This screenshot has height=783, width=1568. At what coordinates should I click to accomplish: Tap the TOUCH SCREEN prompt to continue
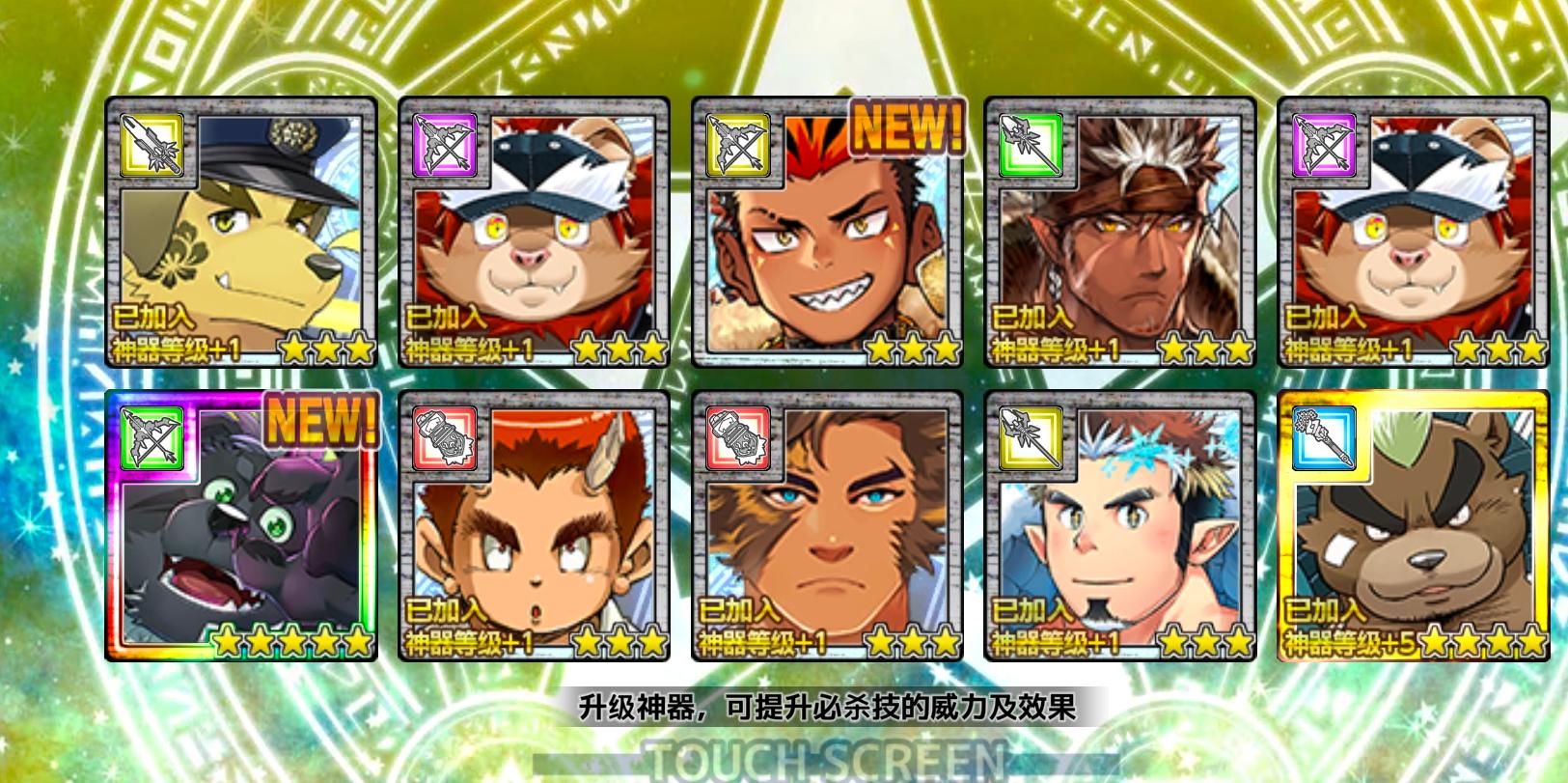pos(827,759)
